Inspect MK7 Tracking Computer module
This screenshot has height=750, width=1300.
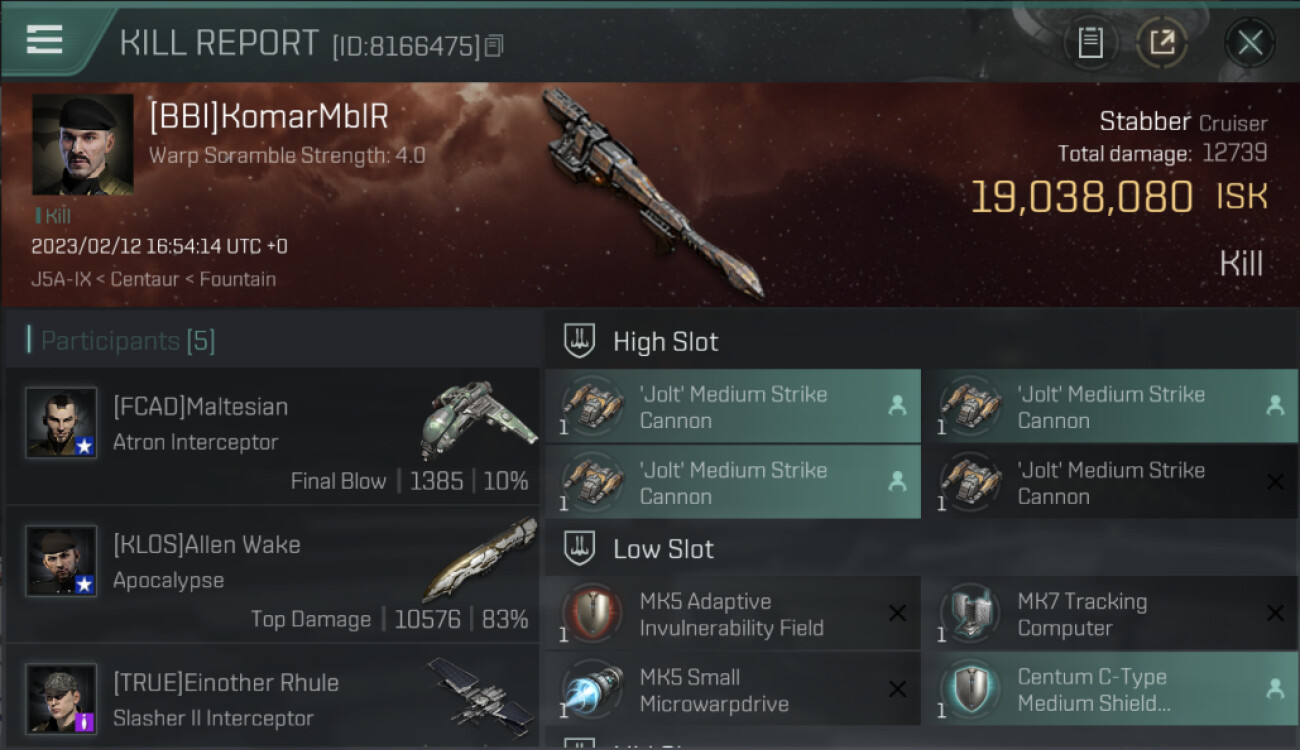pos(1110,614)
